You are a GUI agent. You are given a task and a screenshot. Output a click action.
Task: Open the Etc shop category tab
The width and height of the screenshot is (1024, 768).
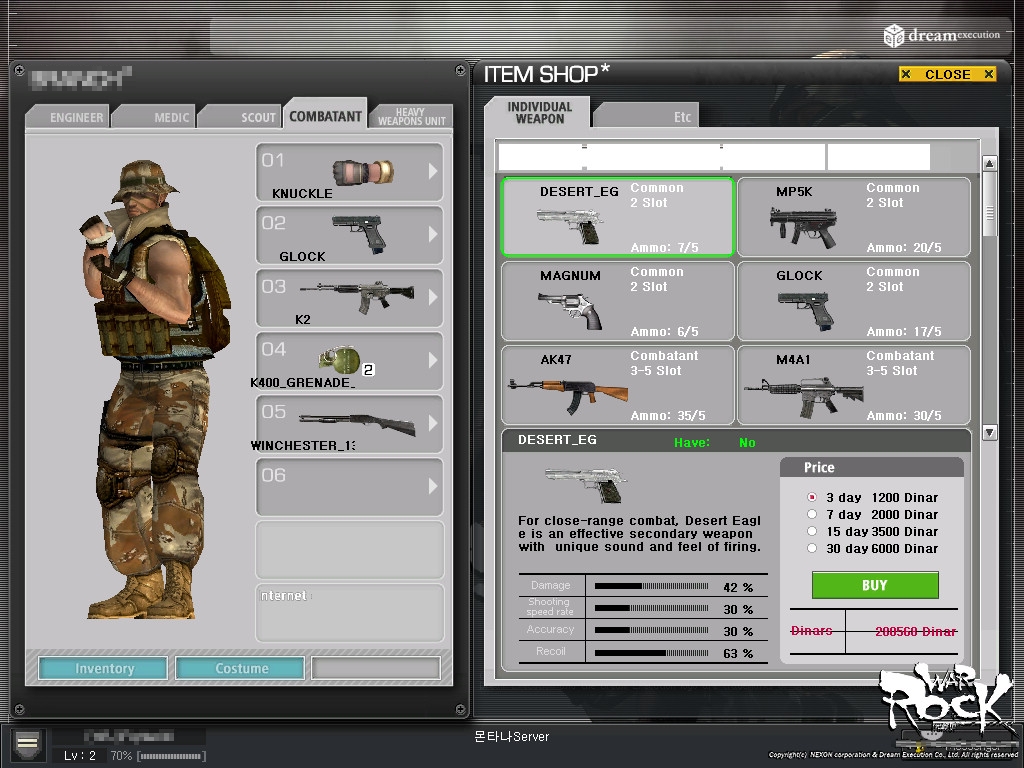[682, 117]
